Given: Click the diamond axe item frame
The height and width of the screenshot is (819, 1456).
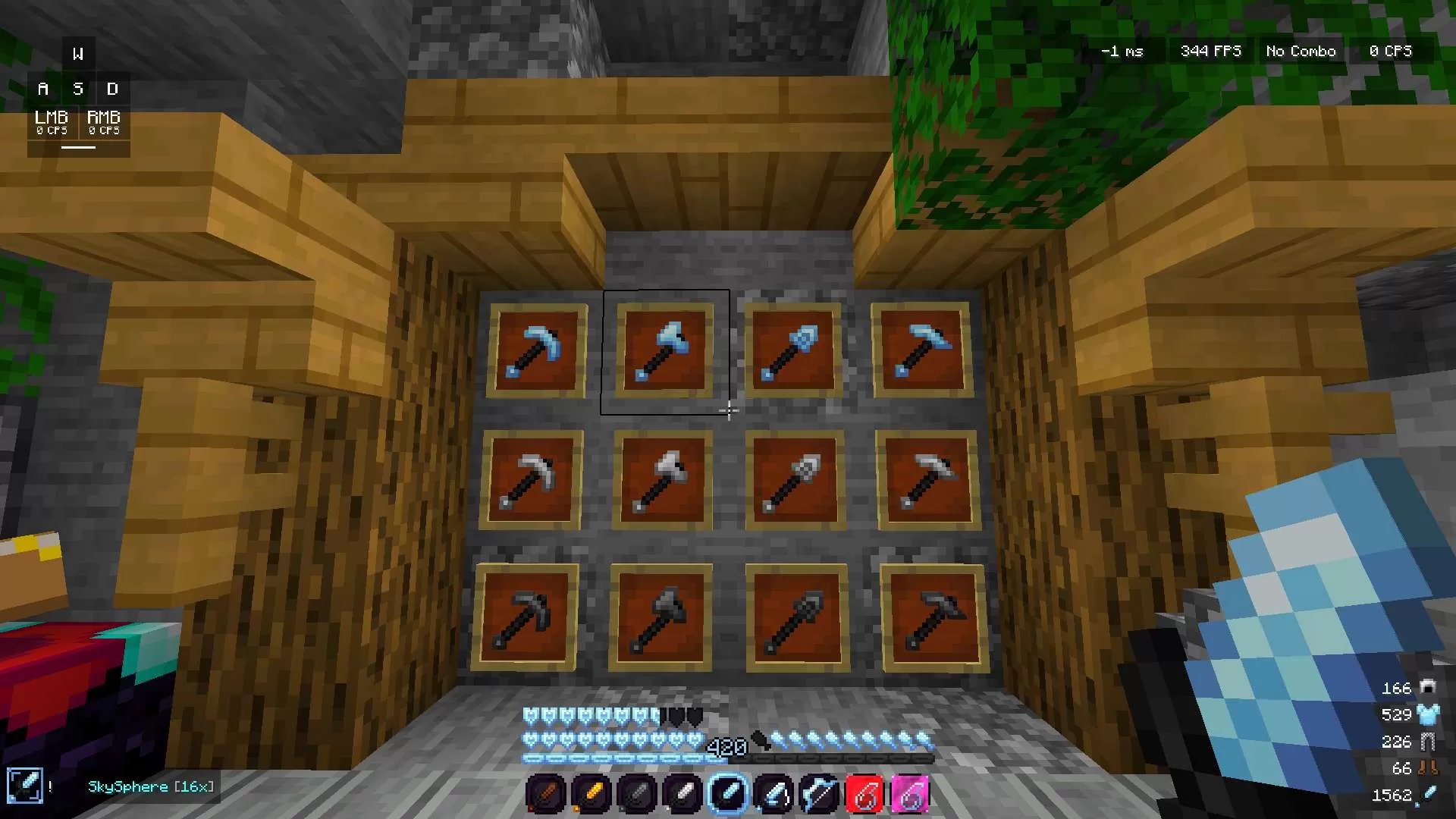Looking at the screenshot, I should pos(666,349).
